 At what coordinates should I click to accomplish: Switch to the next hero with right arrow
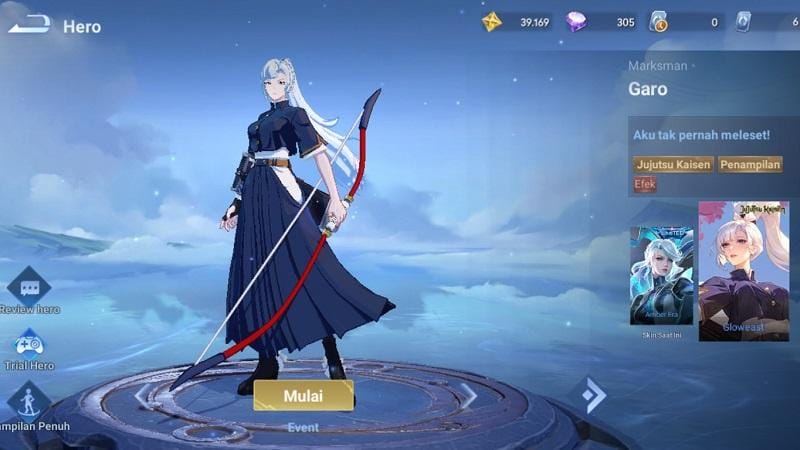[x=468, y=396]
